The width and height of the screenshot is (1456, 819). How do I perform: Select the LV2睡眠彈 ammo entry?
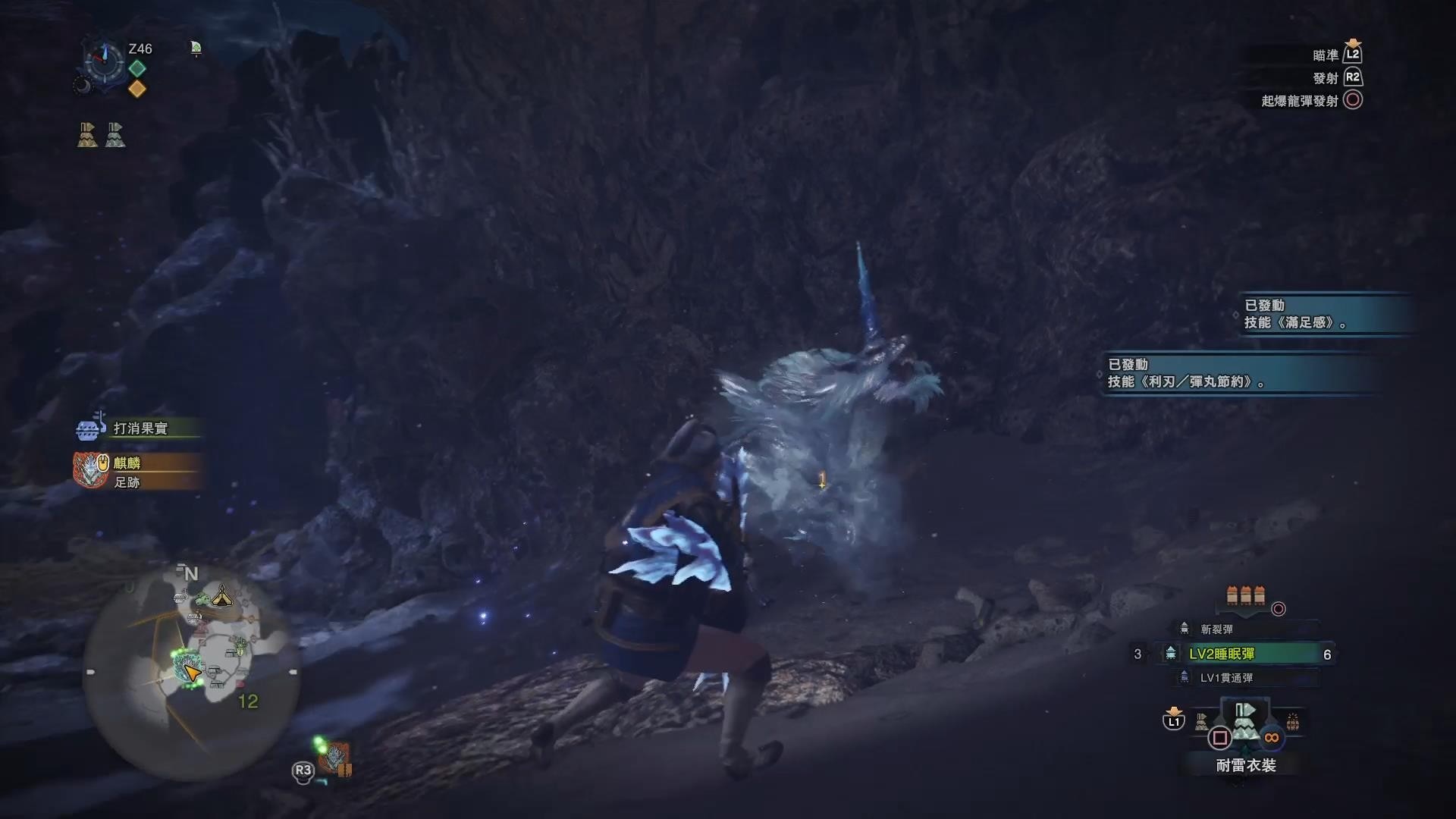coord(1244,654)
